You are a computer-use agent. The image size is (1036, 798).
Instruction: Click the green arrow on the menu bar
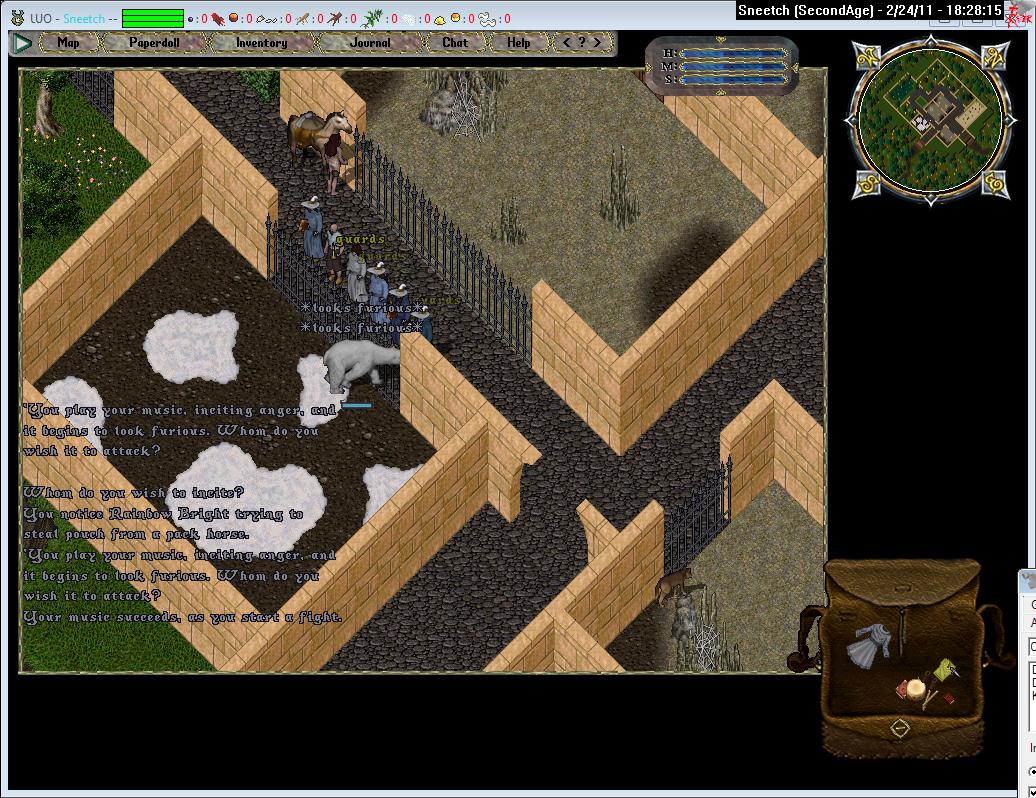click(21, 43)
